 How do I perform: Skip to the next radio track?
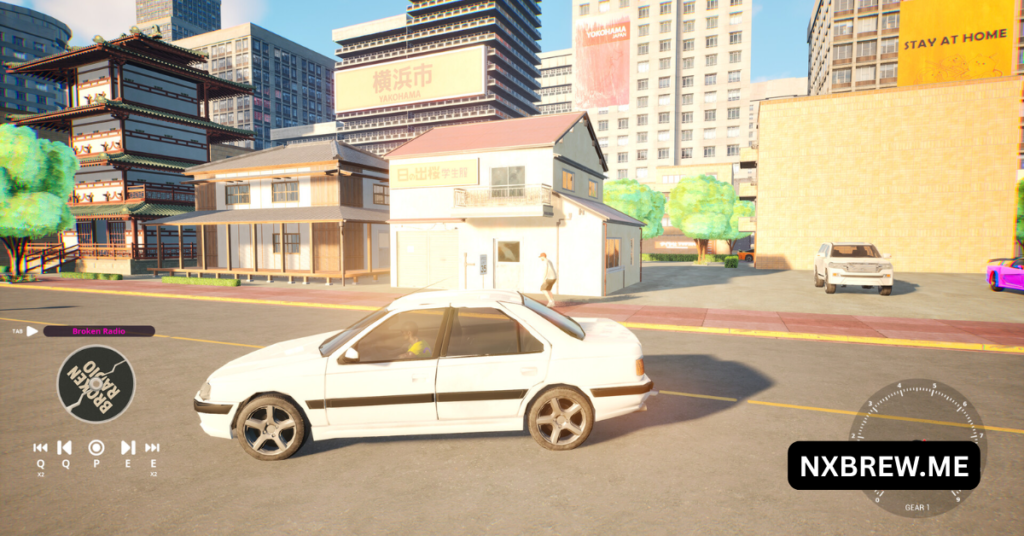(128, 448)
